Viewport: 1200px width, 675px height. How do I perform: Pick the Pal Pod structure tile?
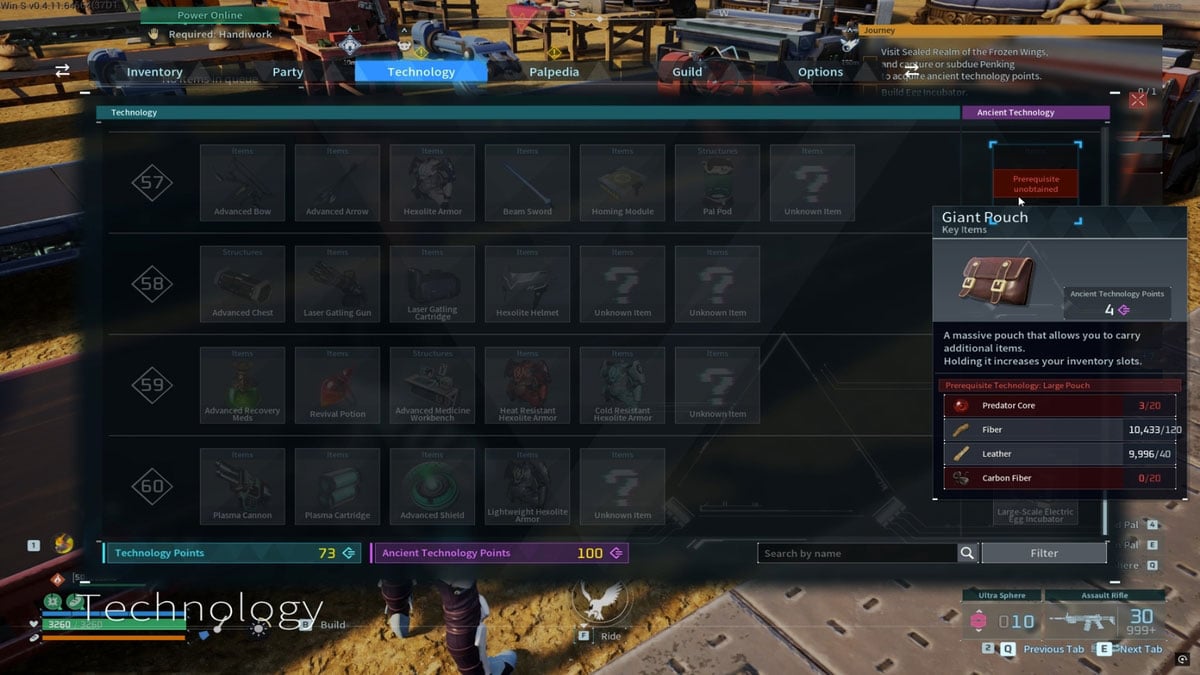(x=717, y=183)
